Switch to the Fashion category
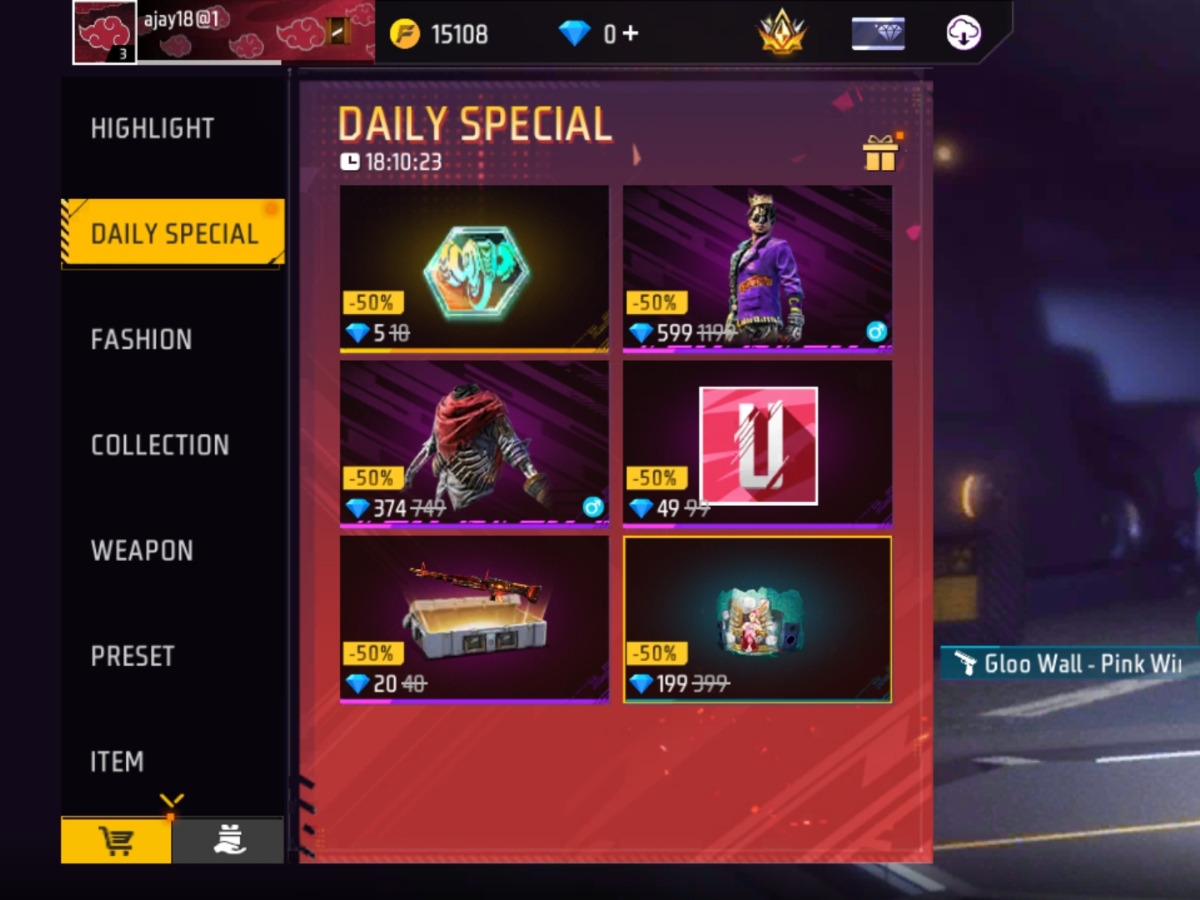 click(141, 340)
